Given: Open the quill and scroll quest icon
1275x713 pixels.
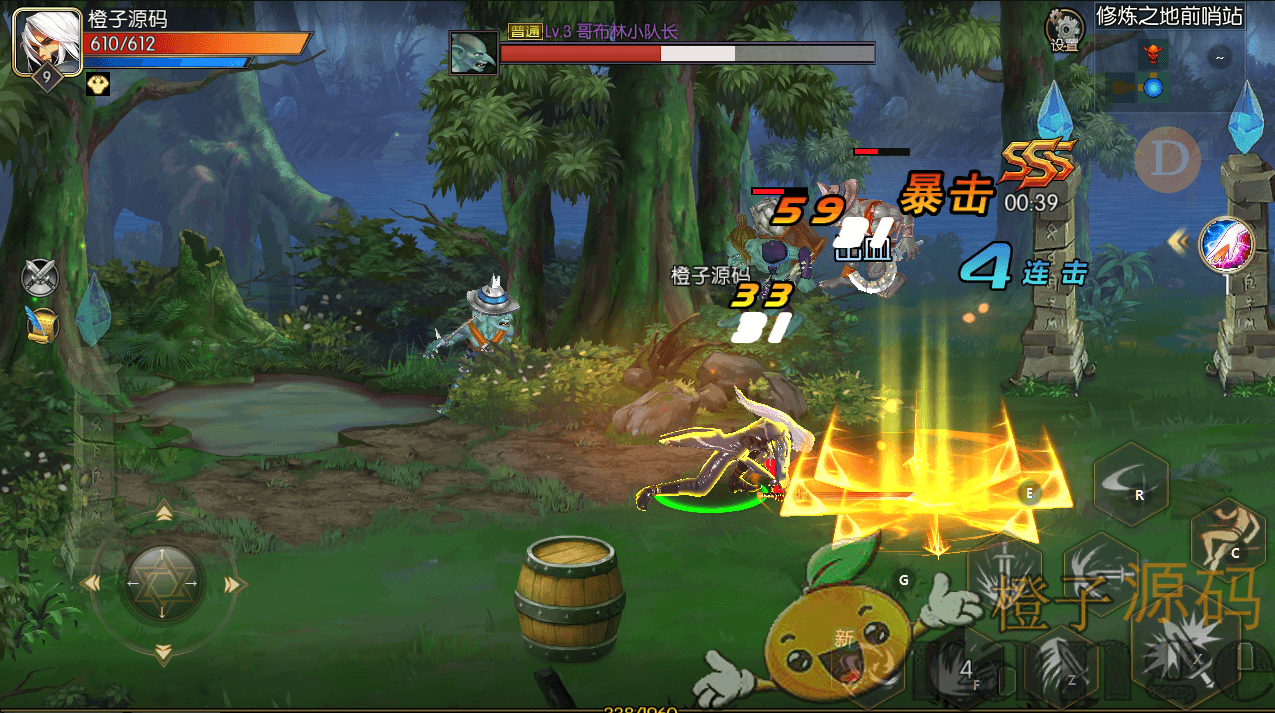Looking at the screenshot, I should [x=41, y=324].
